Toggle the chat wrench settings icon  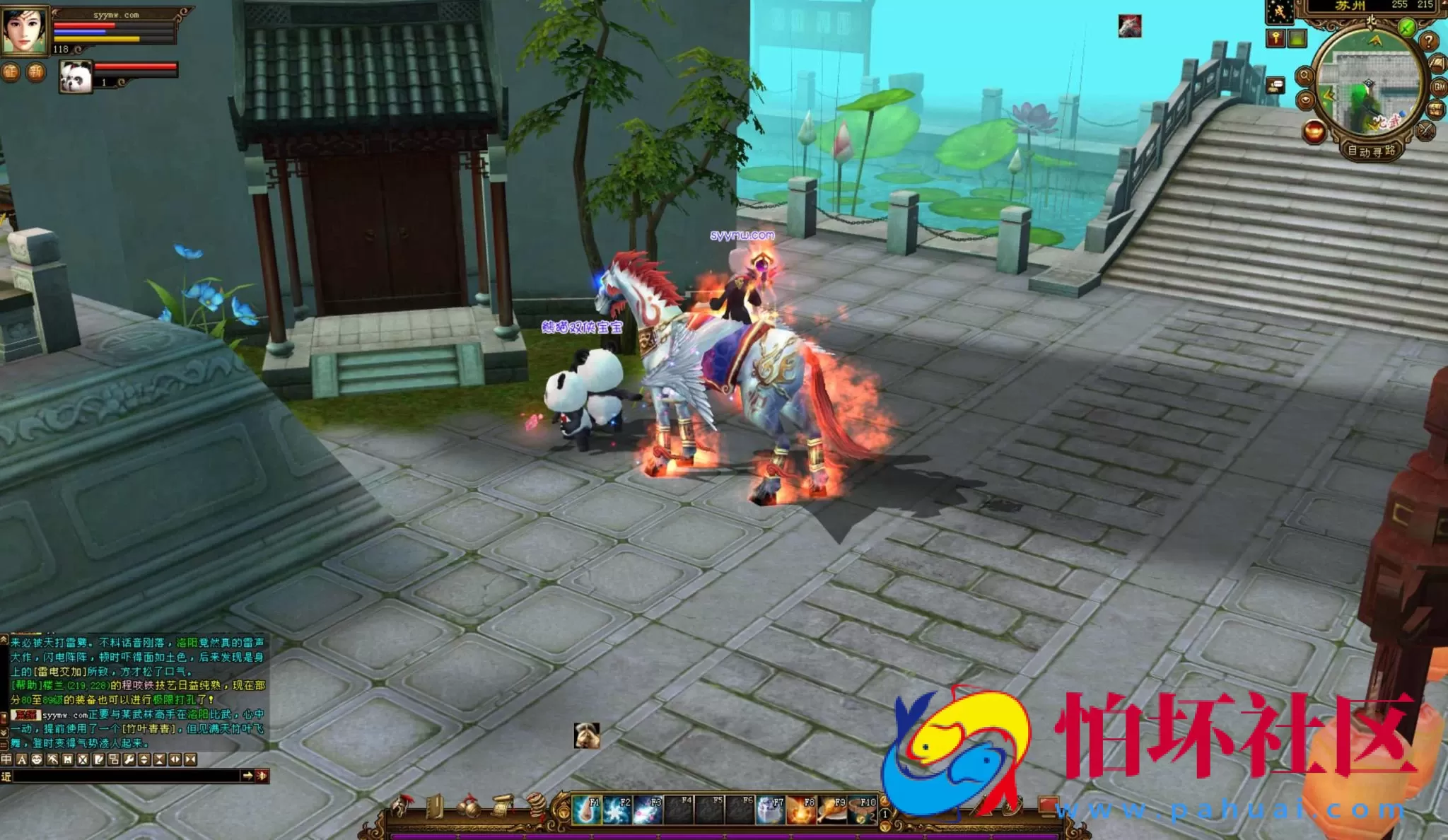(x=129, y=760)
